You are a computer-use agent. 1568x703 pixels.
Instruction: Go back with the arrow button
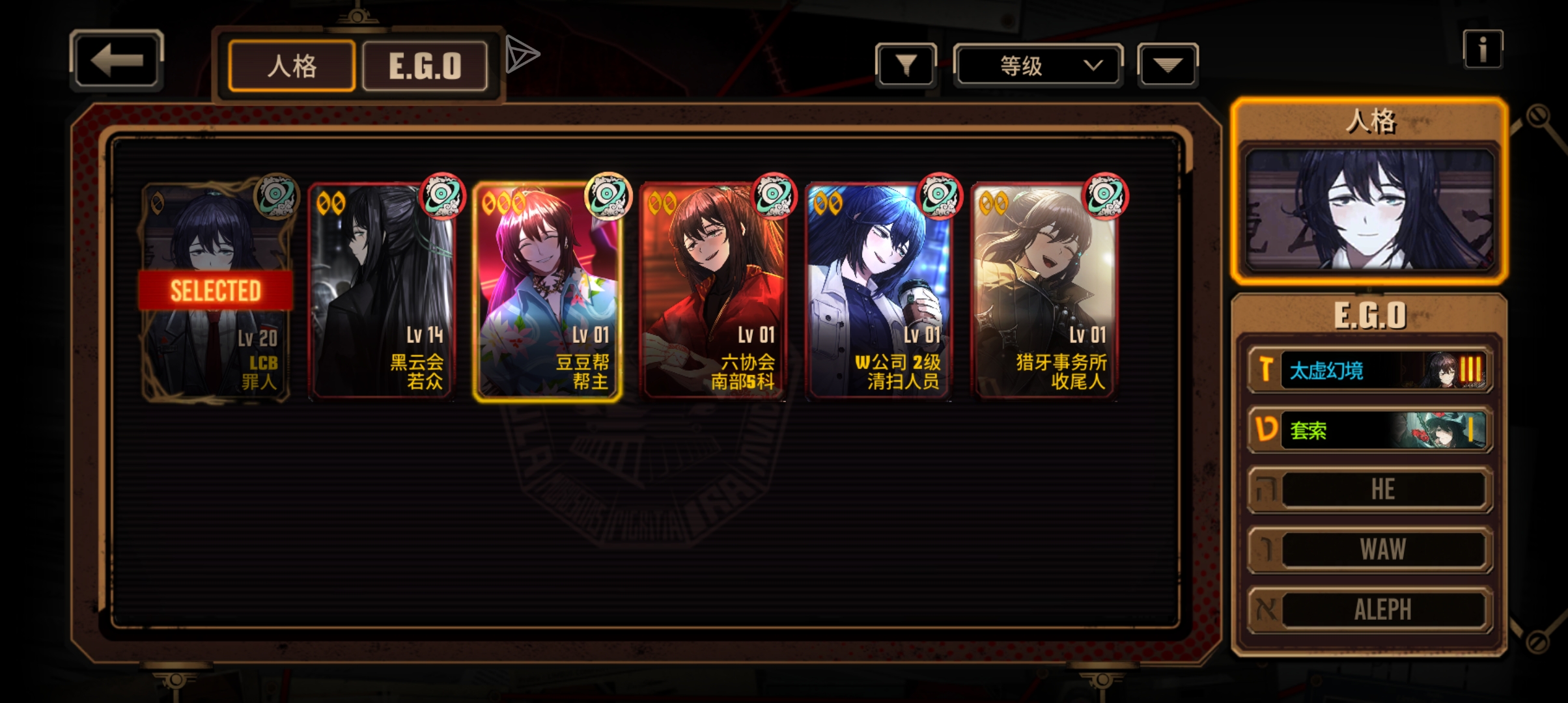116,61
